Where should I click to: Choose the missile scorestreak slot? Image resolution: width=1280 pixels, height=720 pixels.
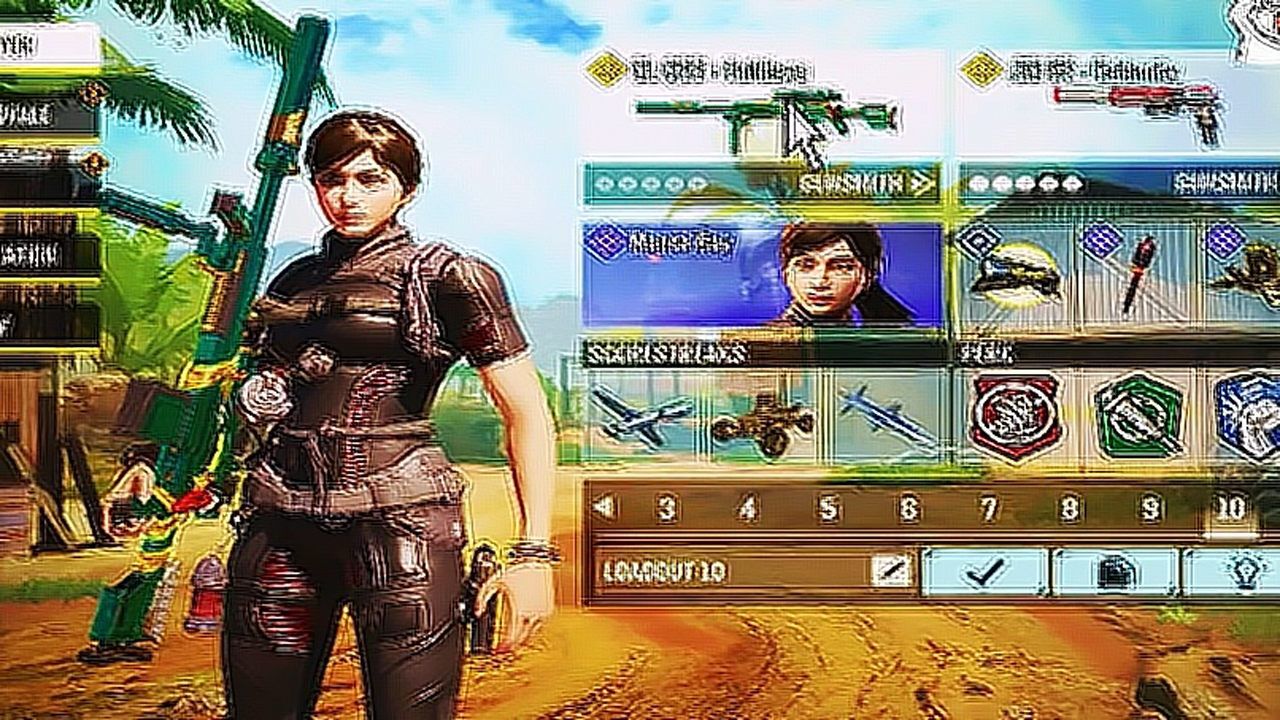click(882, 415)
